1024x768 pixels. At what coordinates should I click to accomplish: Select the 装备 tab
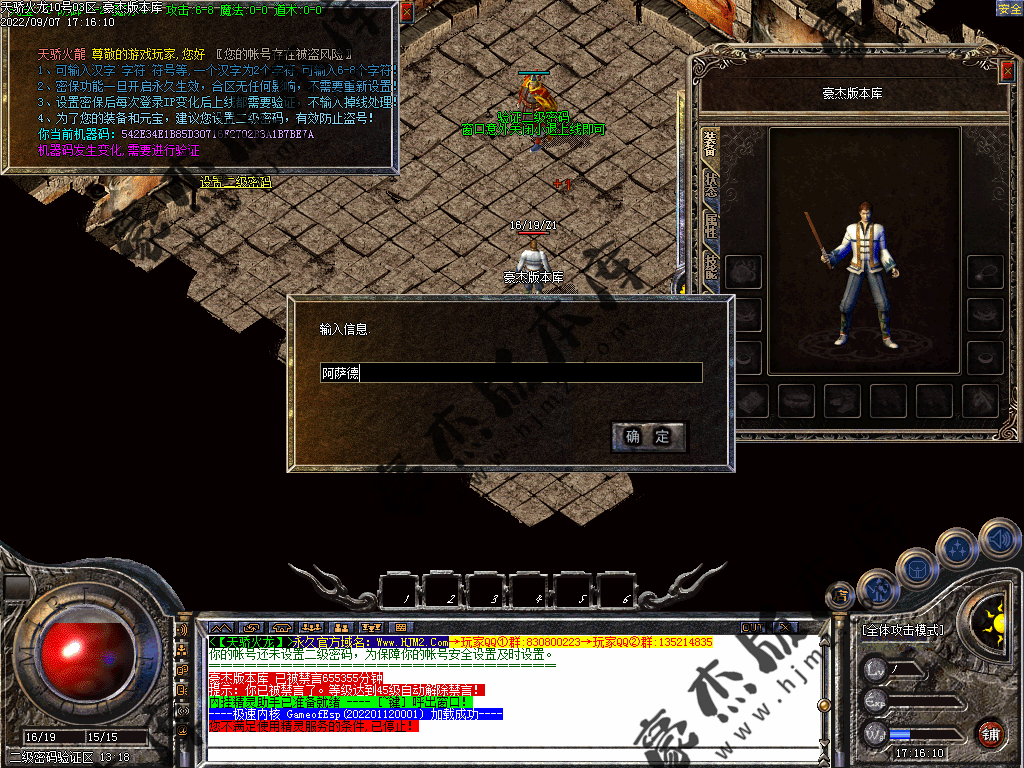click(710, 145)
